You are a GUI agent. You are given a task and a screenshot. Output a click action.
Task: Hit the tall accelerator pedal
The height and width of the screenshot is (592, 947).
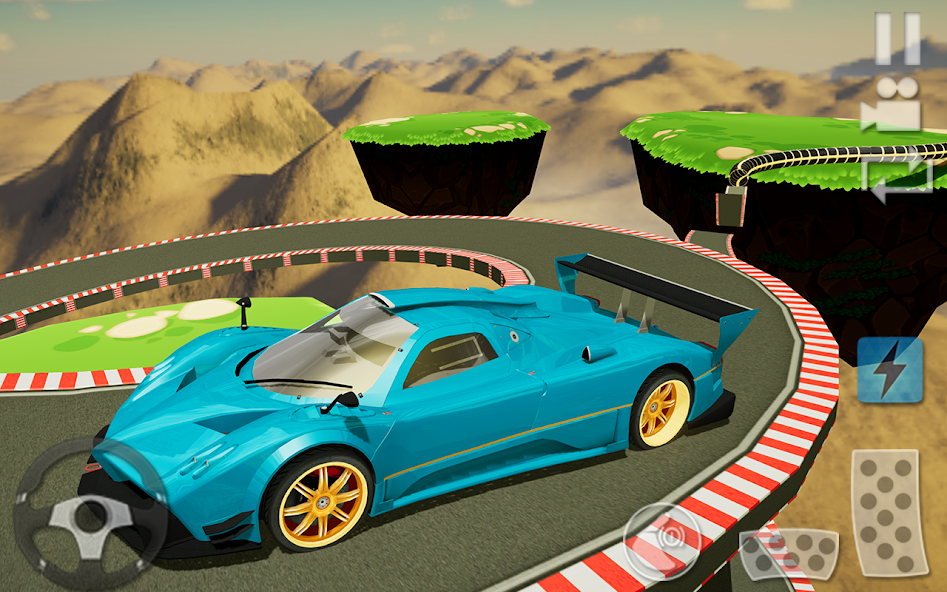click(x=886, y=513)
